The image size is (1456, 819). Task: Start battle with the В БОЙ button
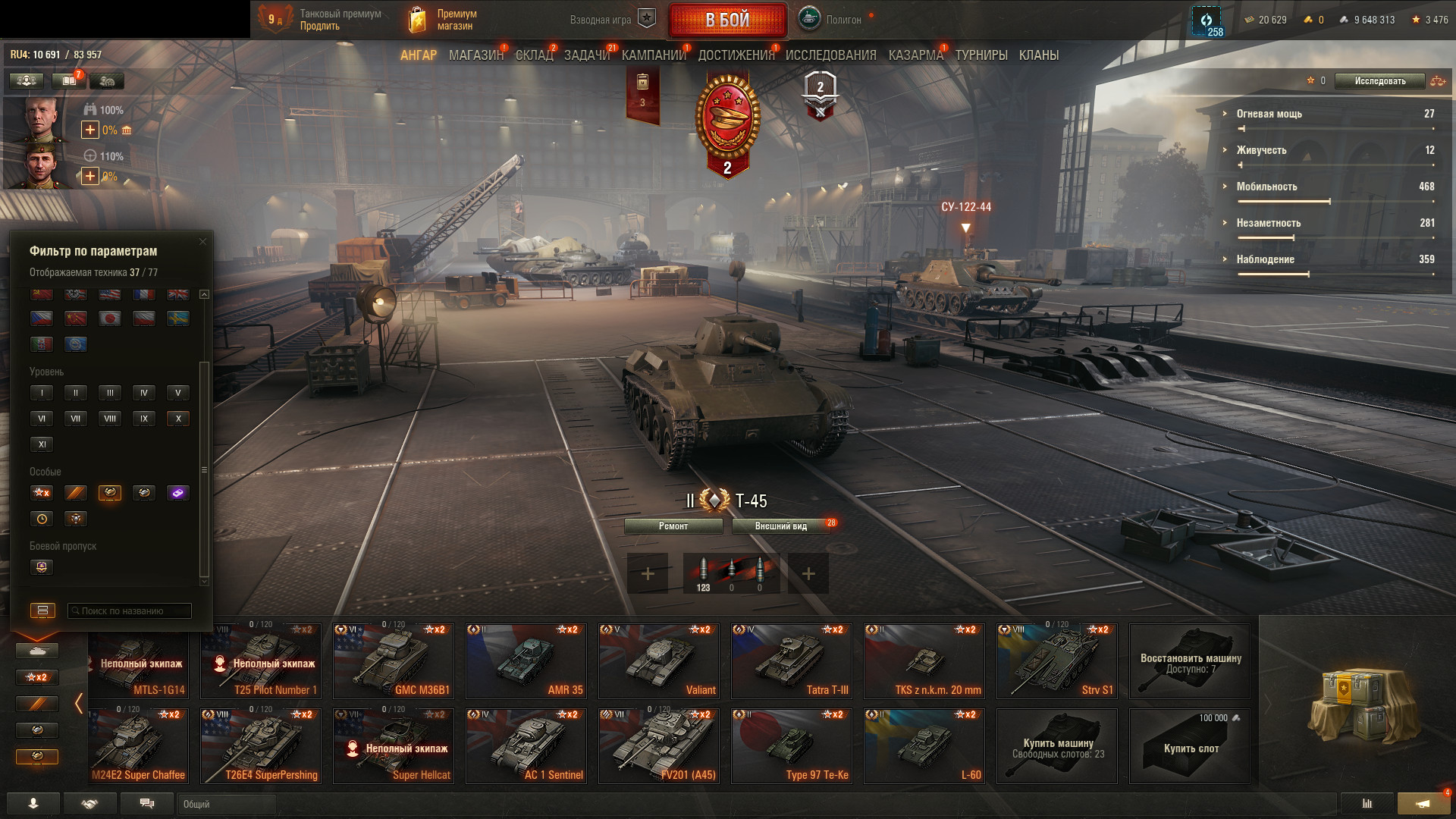point(727,20)
